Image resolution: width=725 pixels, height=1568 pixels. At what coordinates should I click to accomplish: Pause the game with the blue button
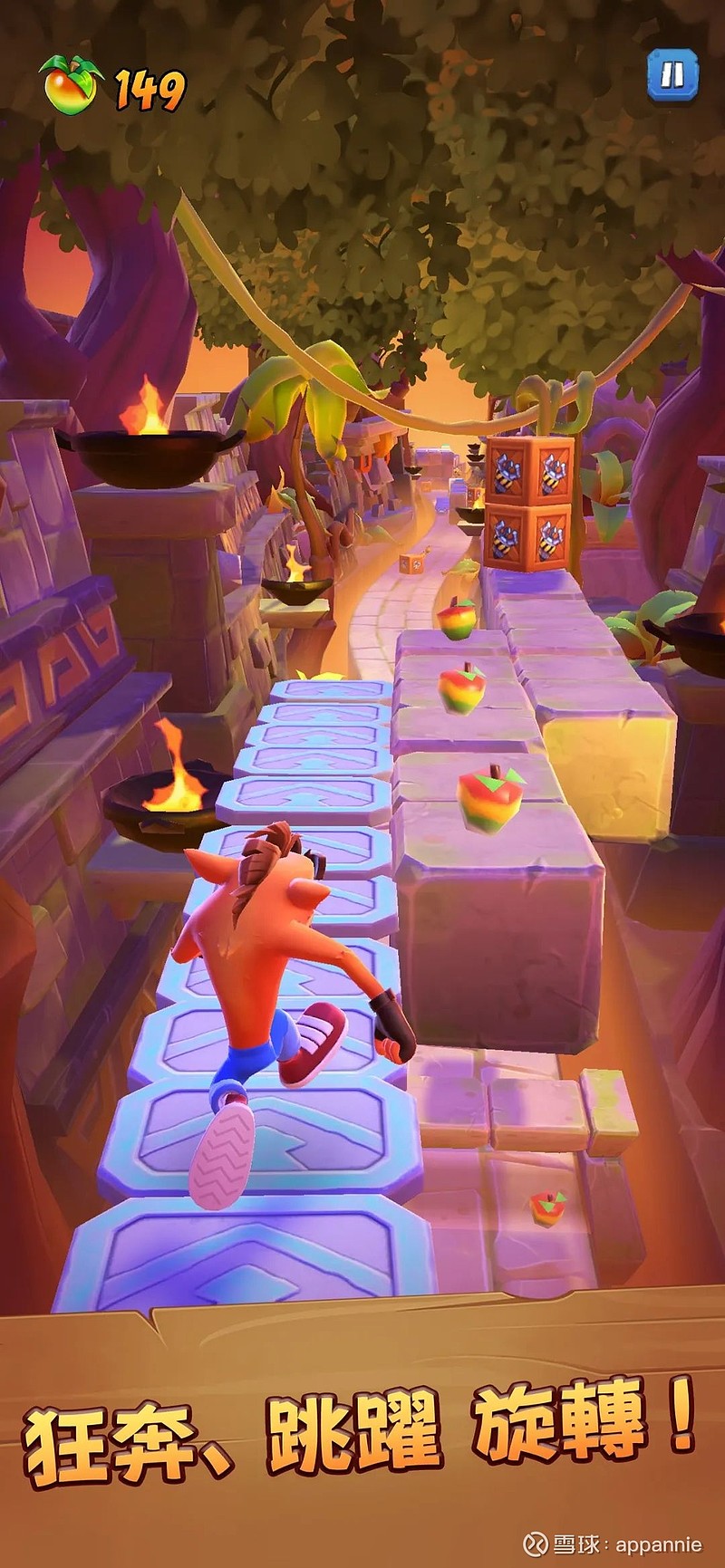(672, 74)
